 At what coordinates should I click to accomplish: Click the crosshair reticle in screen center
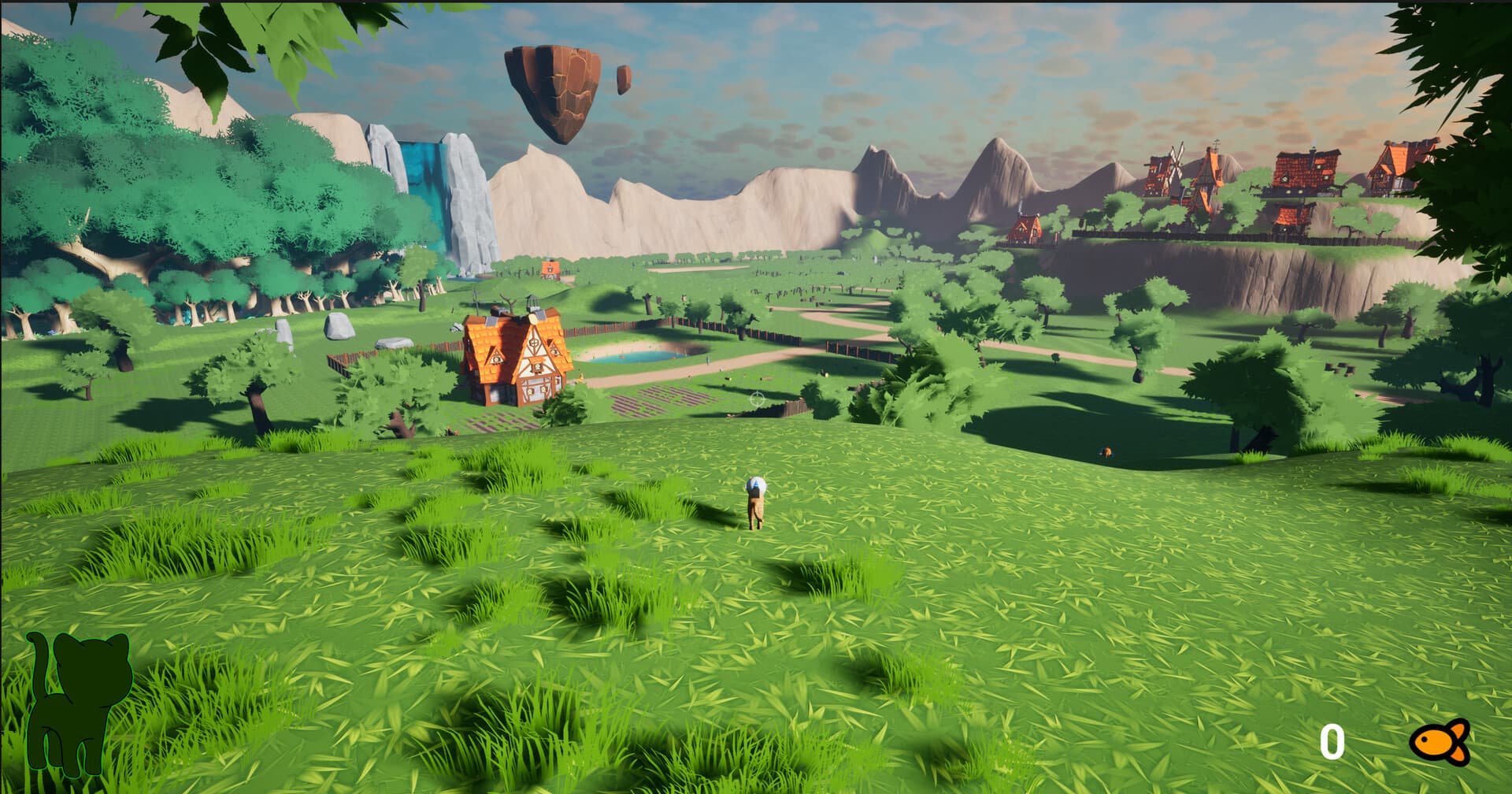click(x=758, y=398)
